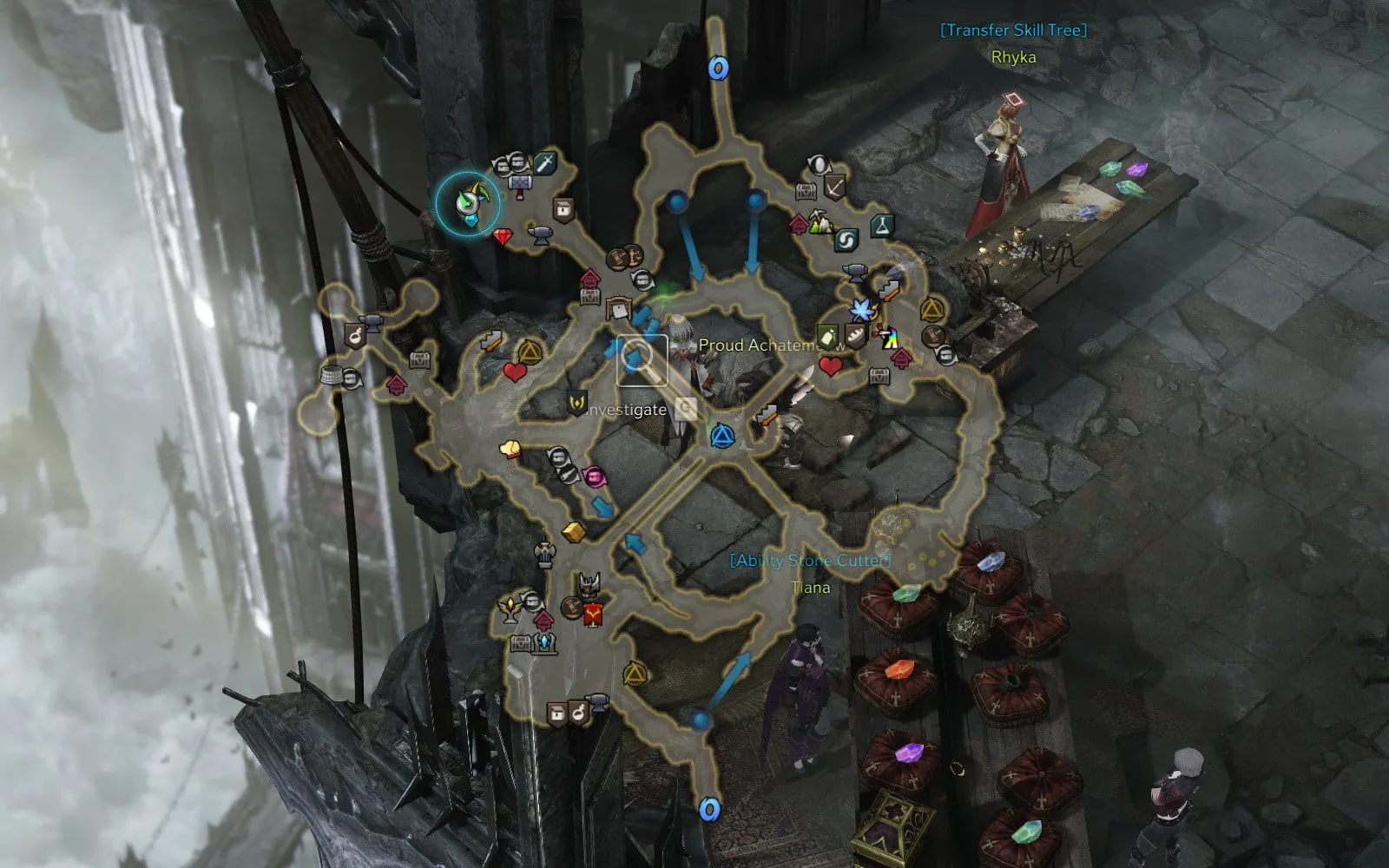Choose the pickaxe shield map marker
1389x868 pixels.
pos(835,187)
